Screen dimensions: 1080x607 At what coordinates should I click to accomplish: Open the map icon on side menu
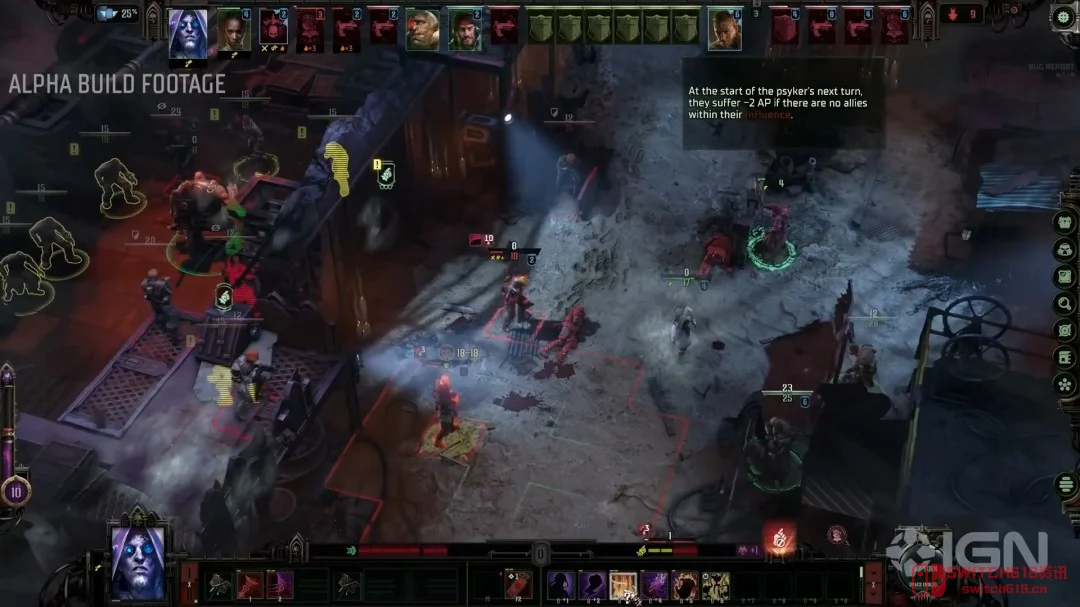1065,275
